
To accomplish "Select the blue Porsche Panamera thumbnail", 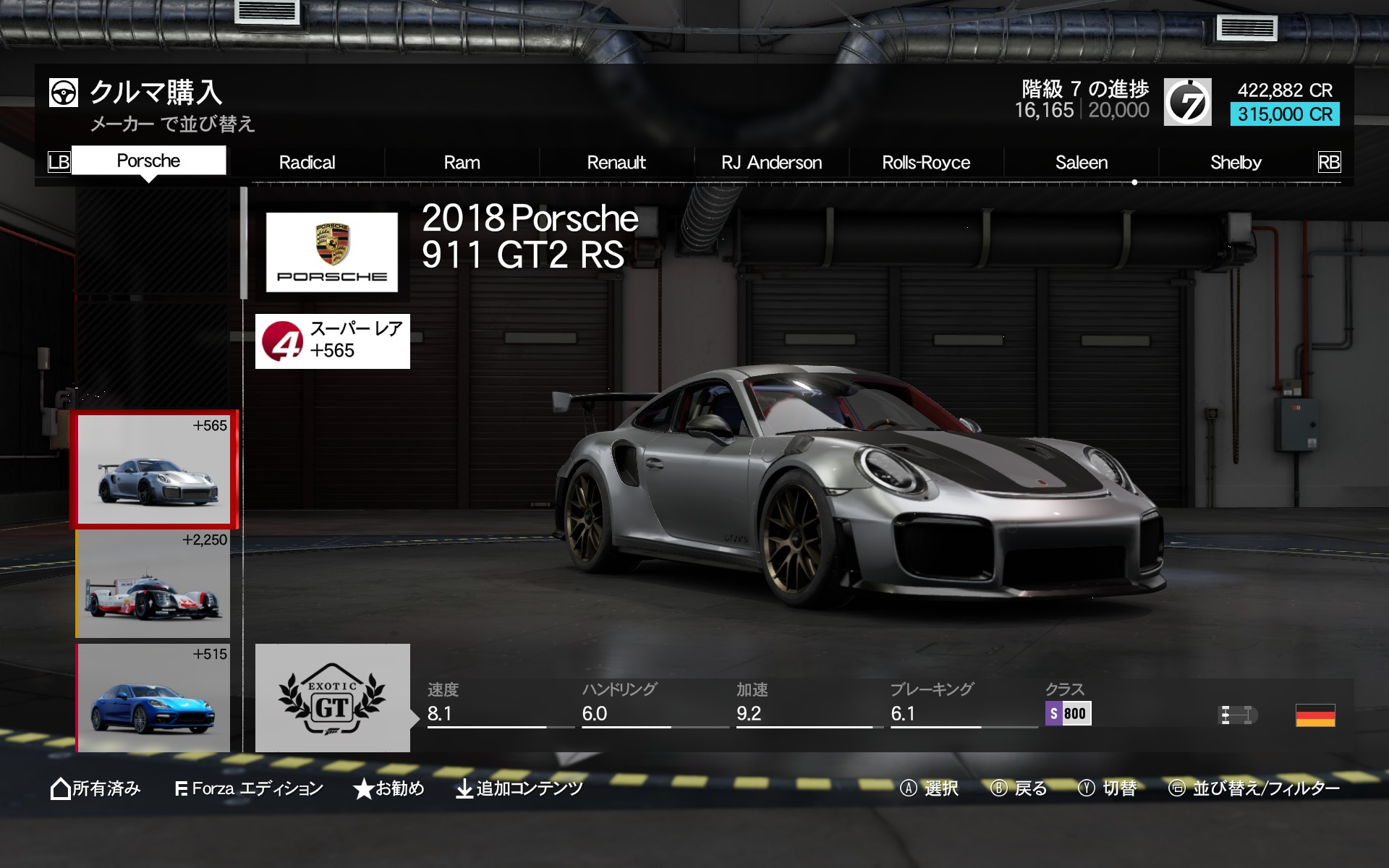I will (x=153, y=699).
